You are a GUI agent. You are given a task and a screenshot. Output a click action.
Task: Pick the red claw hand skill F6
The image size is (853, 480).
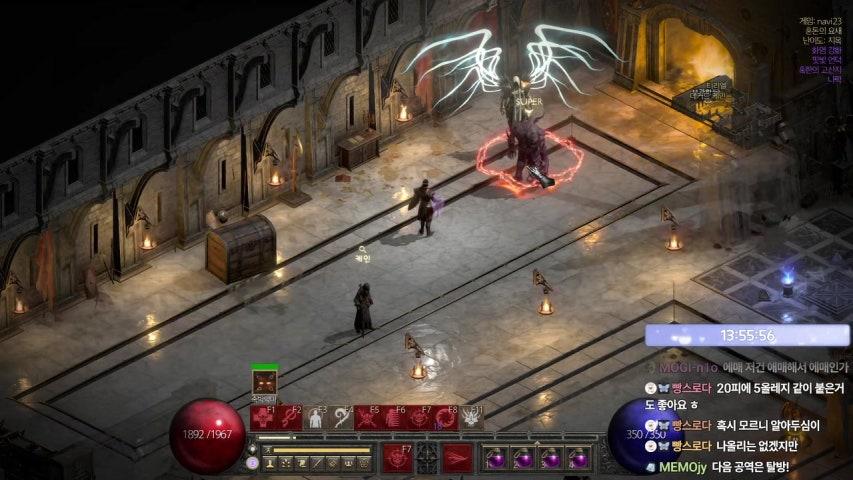393,418
